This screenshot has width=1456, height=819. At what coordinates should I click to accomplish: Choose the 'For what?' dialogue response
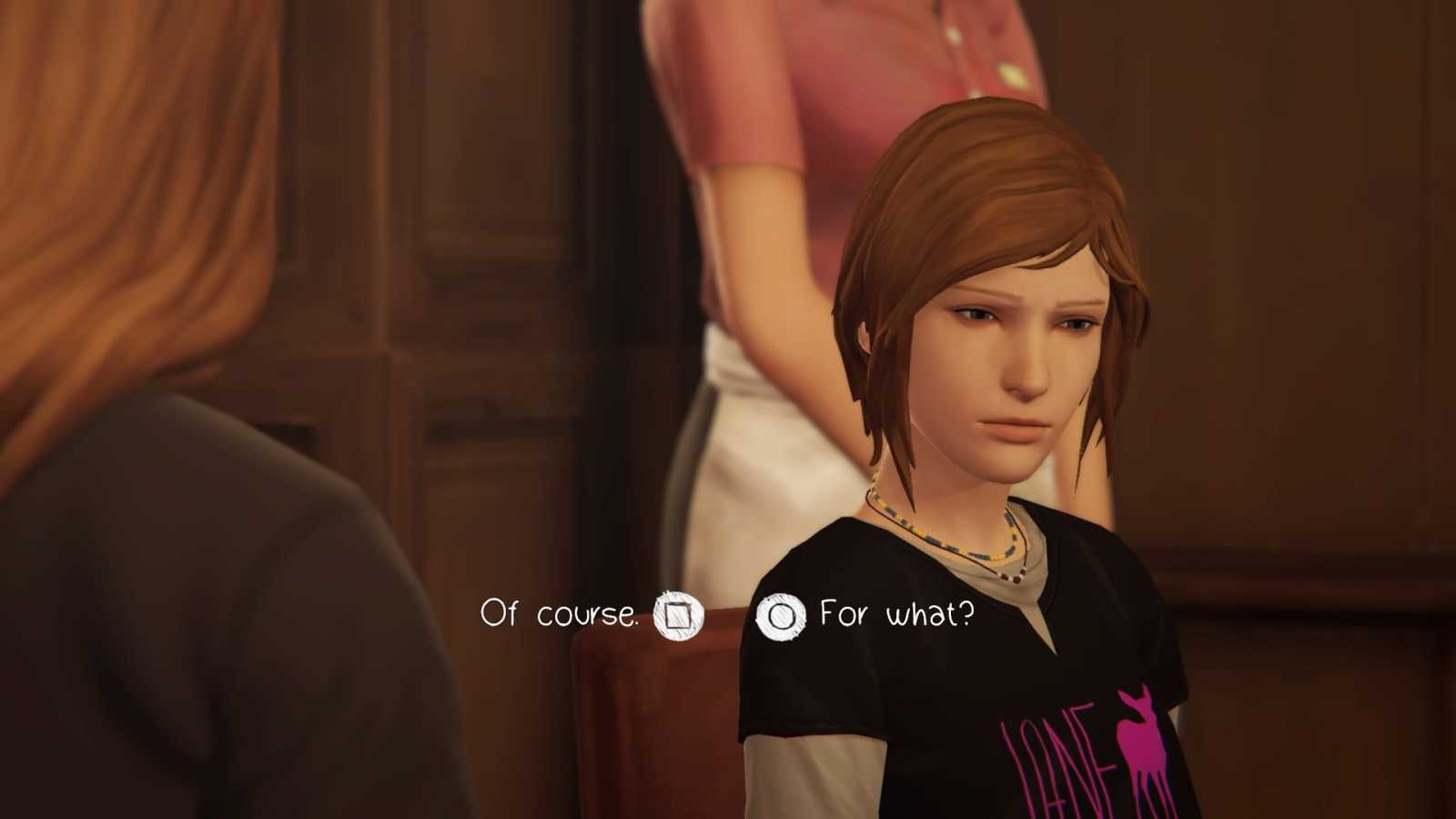tap(895, 615)
